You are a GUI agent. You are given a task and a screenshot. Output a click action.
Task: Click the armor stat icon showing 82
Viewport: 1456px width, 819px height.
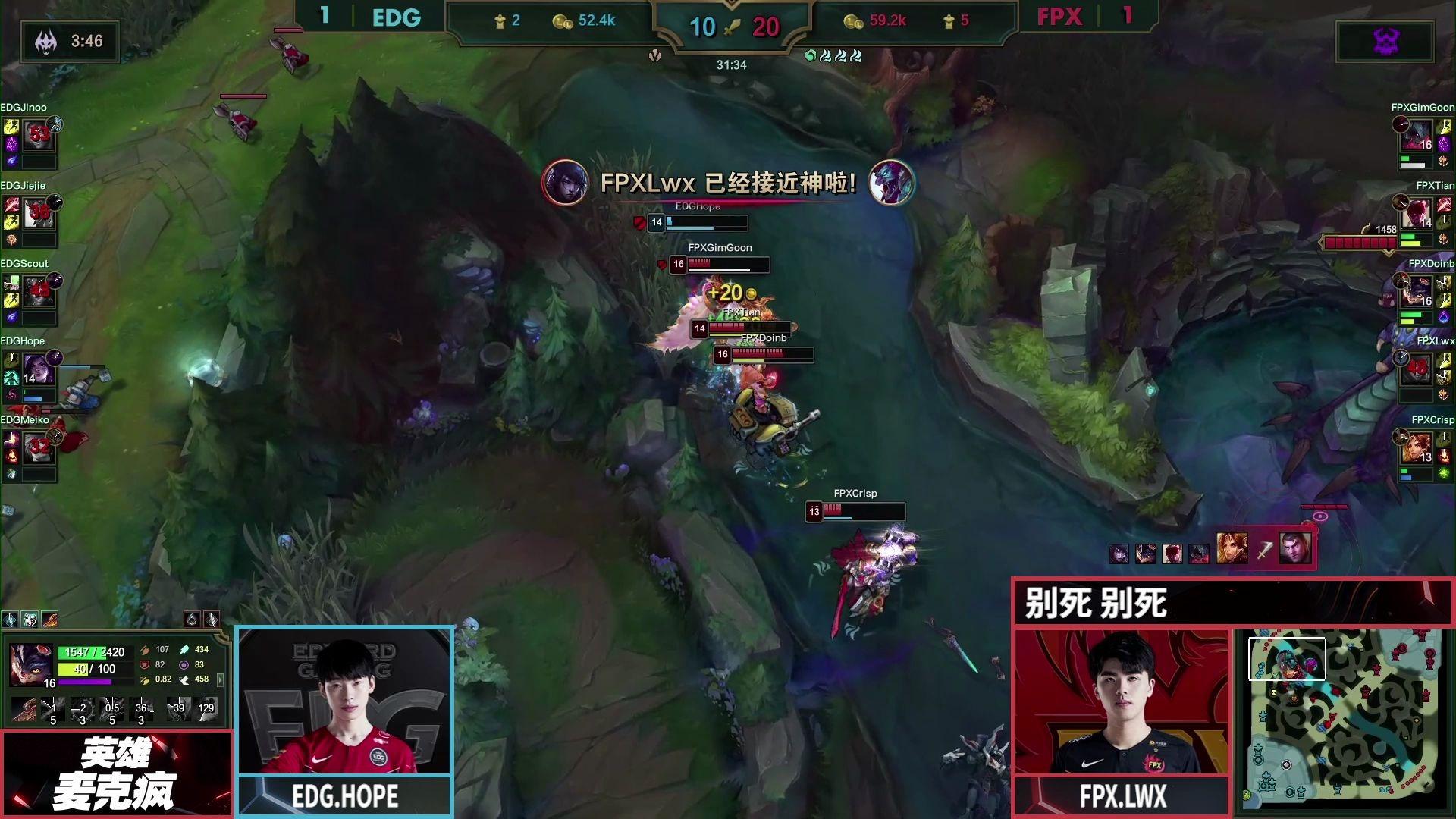tap(144, 666)
